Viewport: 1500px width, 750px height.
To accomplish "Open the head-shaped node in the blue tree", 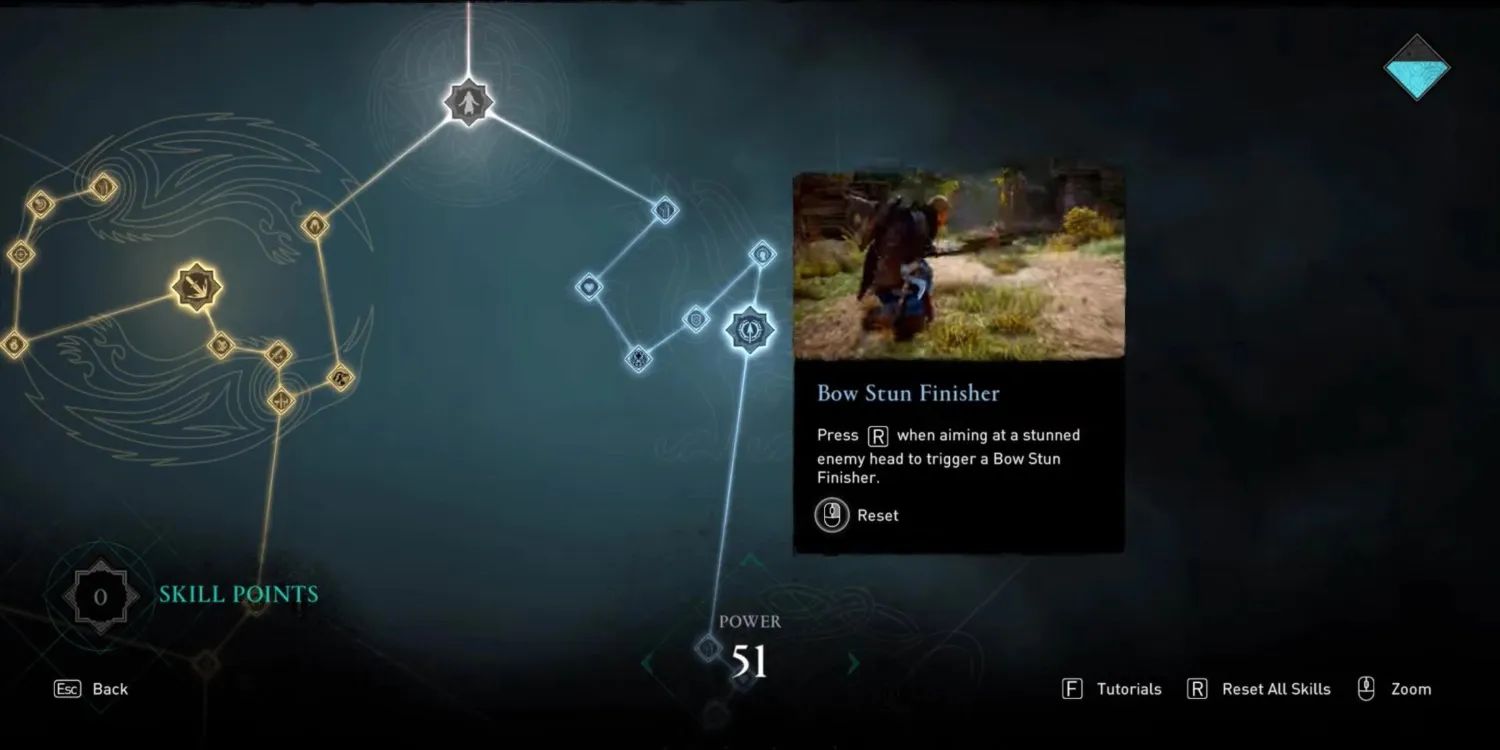I will pyautogui.click(x=763, y=253).
